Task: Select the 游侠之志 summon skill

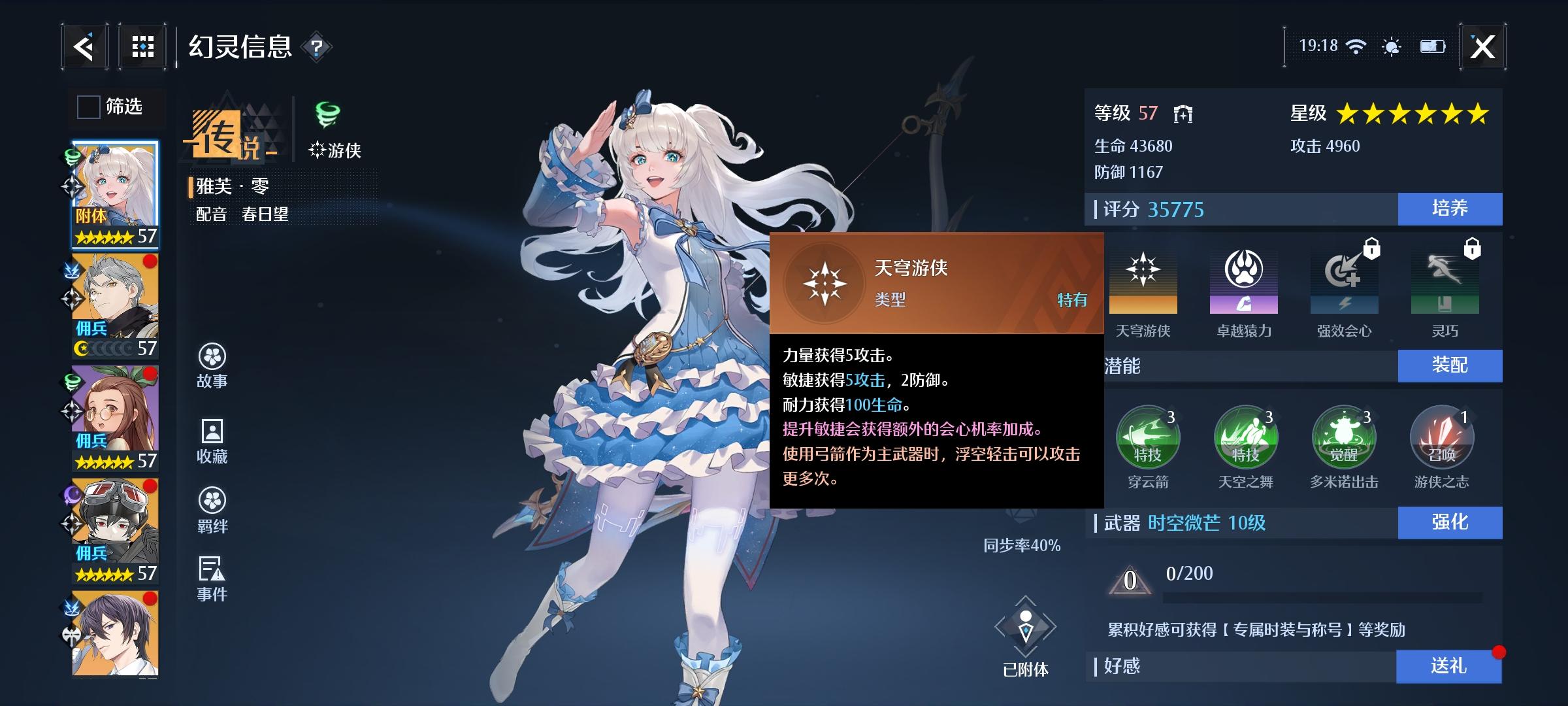Action: [1444, 437]
